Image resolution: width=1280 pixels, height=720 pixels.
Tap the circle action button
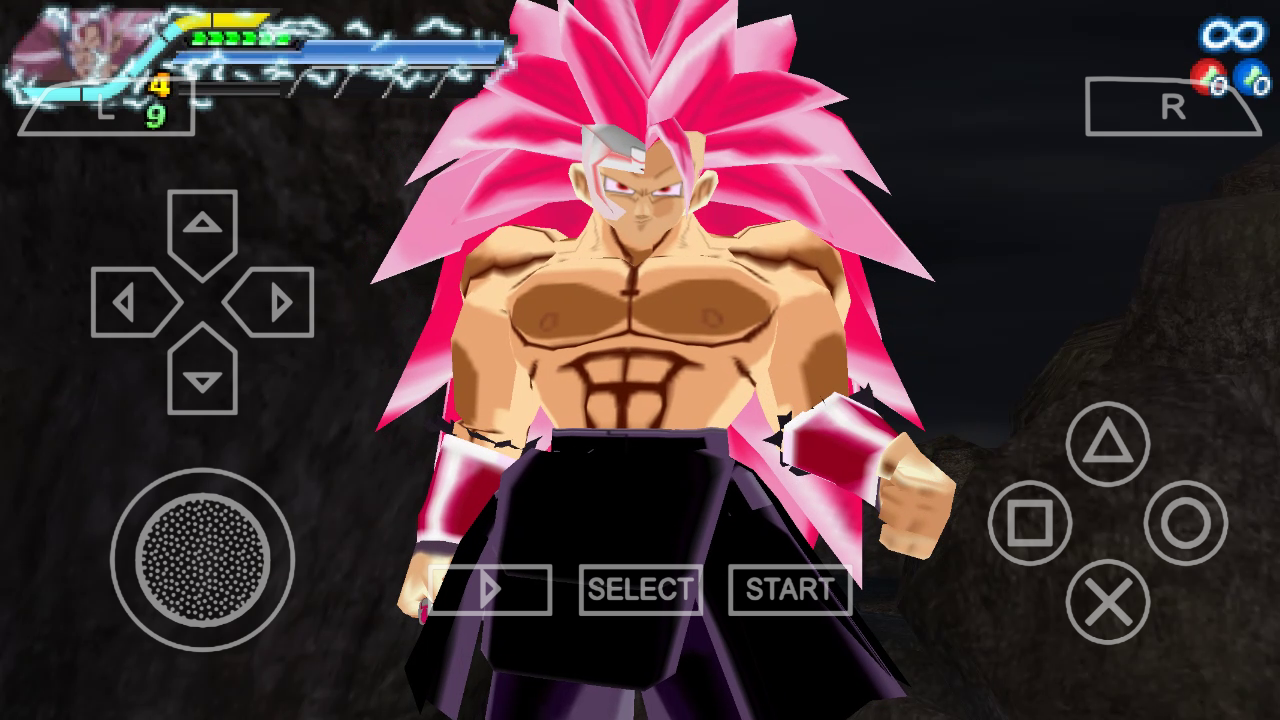click(x=1185, y=523)
